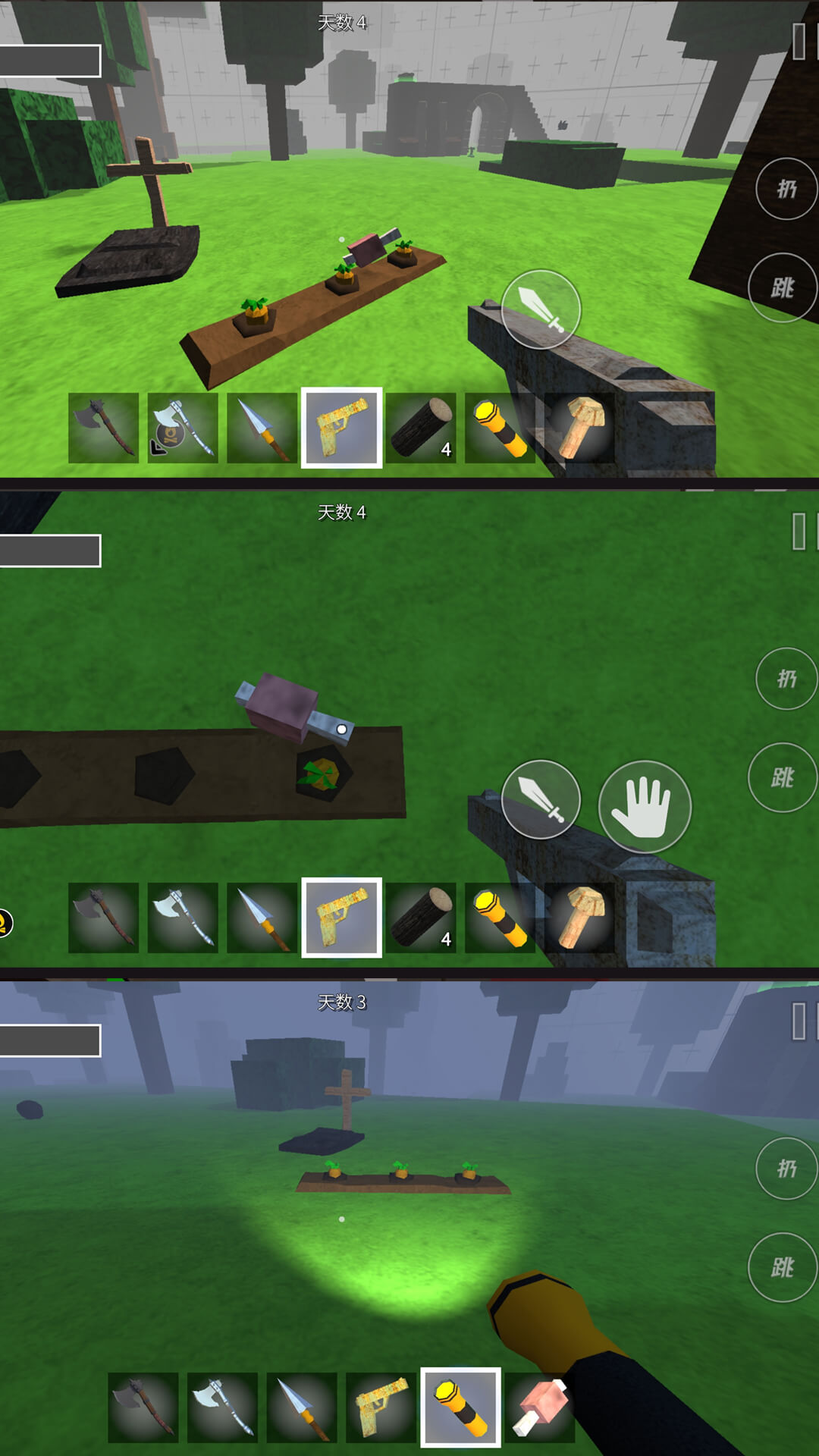
Task: Select the spiked mace slot in night view
Action: (x=143, y=1407)
